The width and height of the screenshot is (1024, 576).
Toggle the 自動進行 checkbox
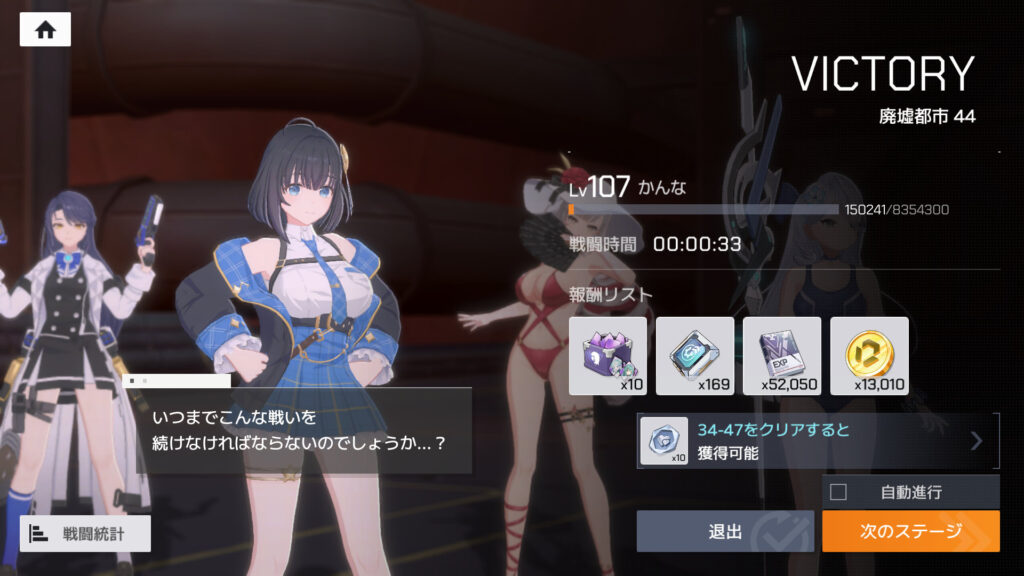pos(839,492)
